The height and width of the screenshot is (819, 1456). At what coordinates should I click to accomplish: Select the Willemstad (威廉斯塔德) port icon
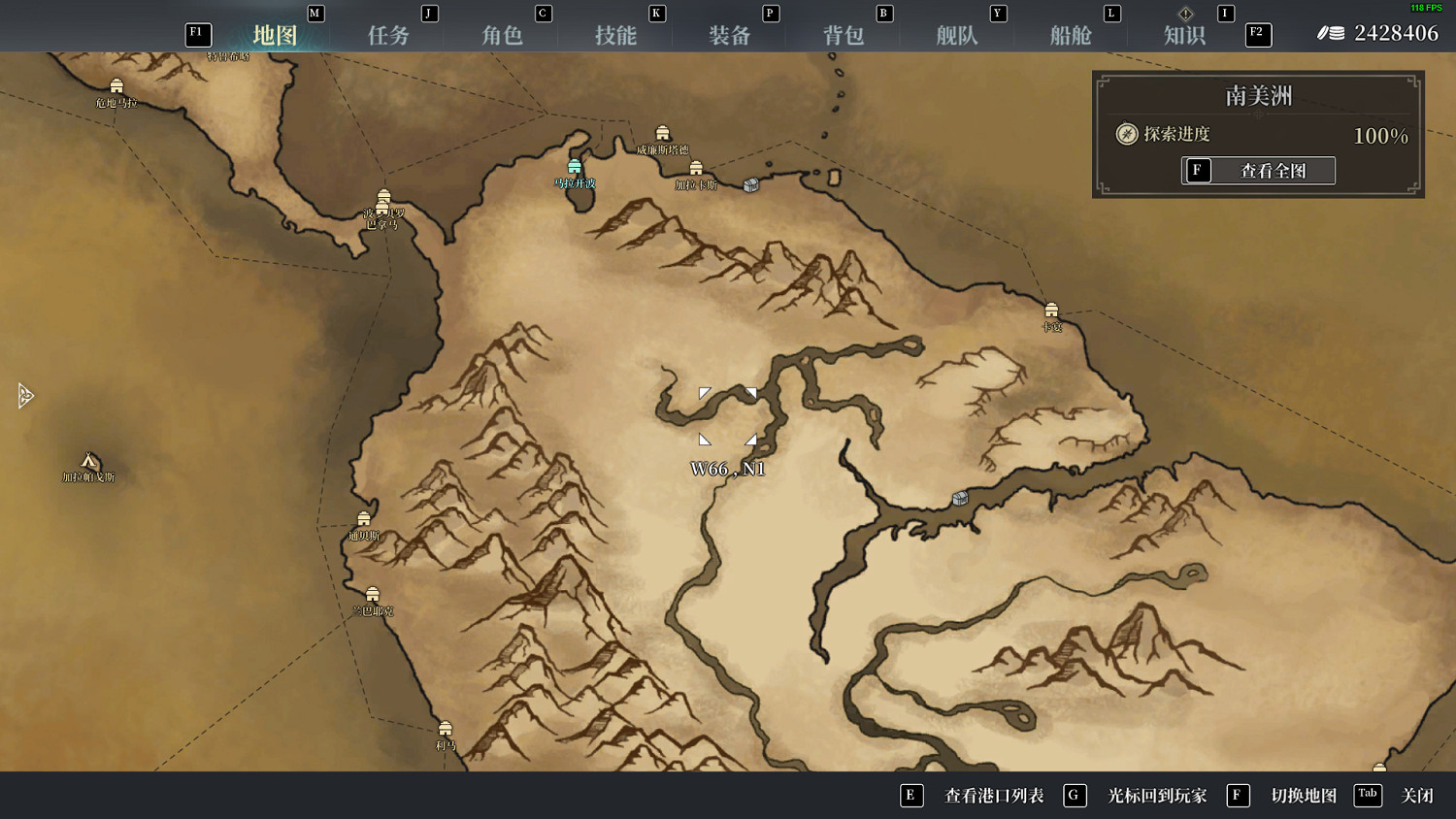663,133
